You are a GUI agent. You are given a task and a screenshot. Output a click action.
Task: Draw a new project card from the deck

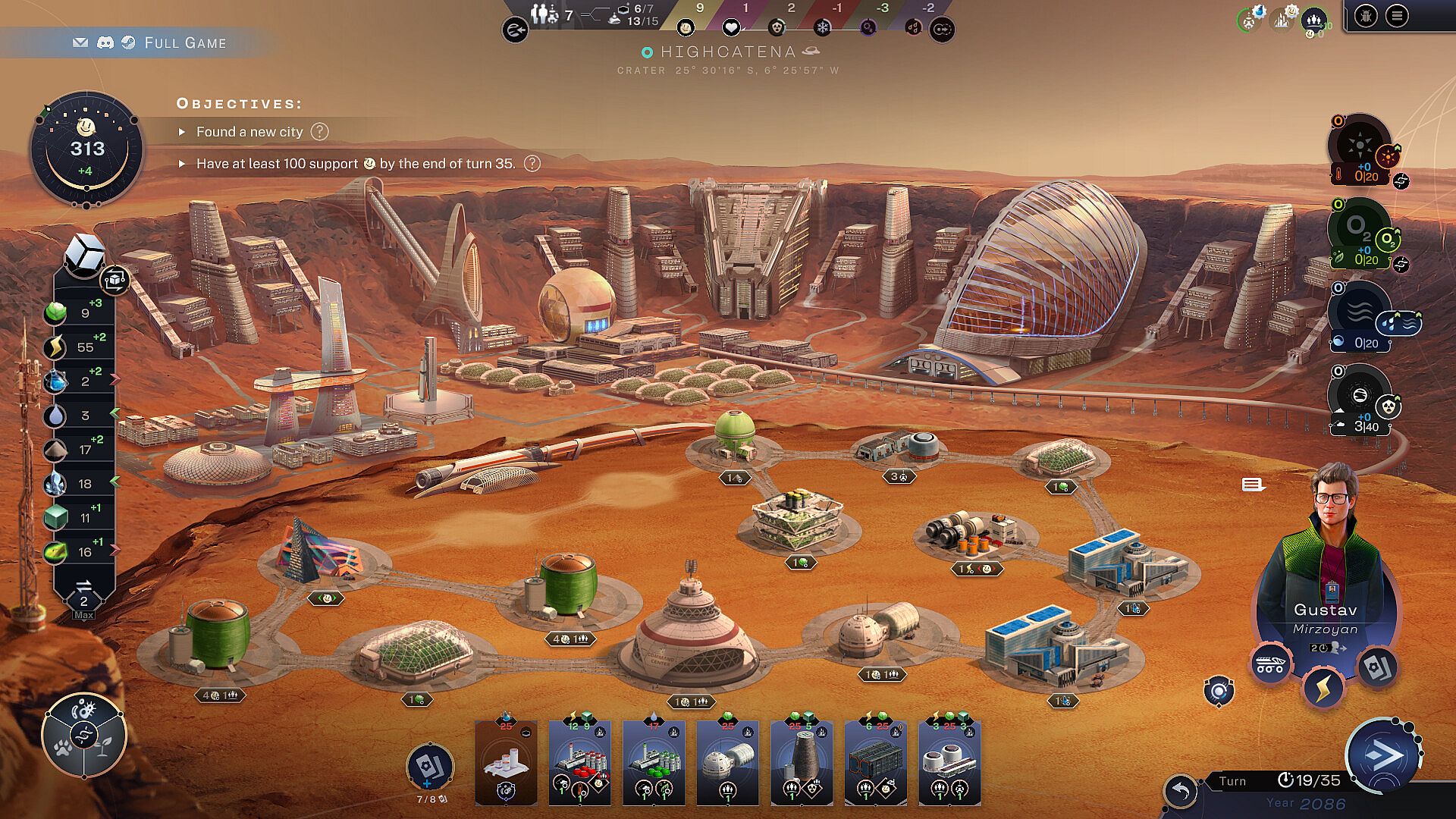[x=429, y=767]
